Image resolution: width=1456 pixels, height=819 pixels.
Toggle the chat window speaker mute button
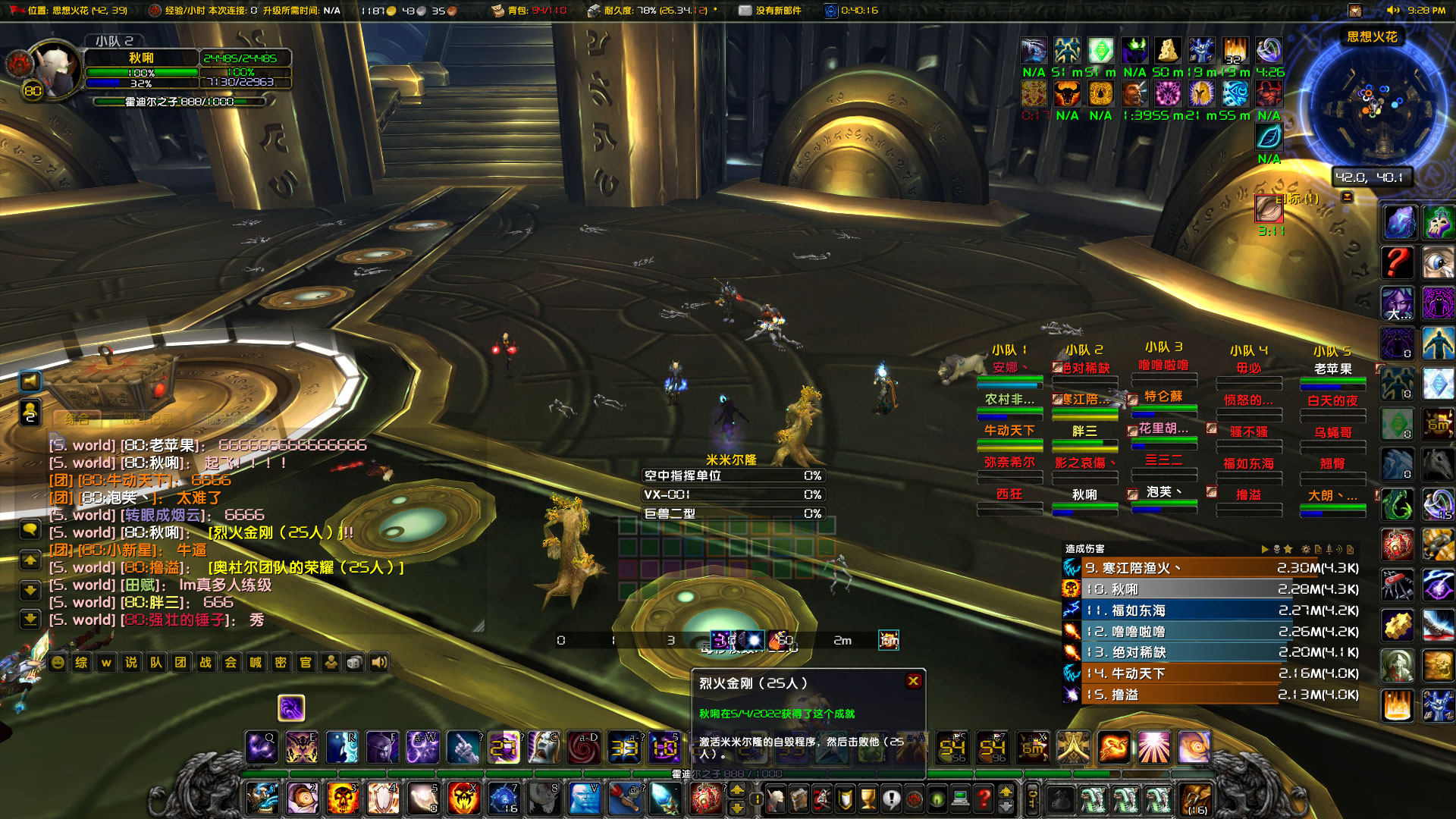pos(30,381)
